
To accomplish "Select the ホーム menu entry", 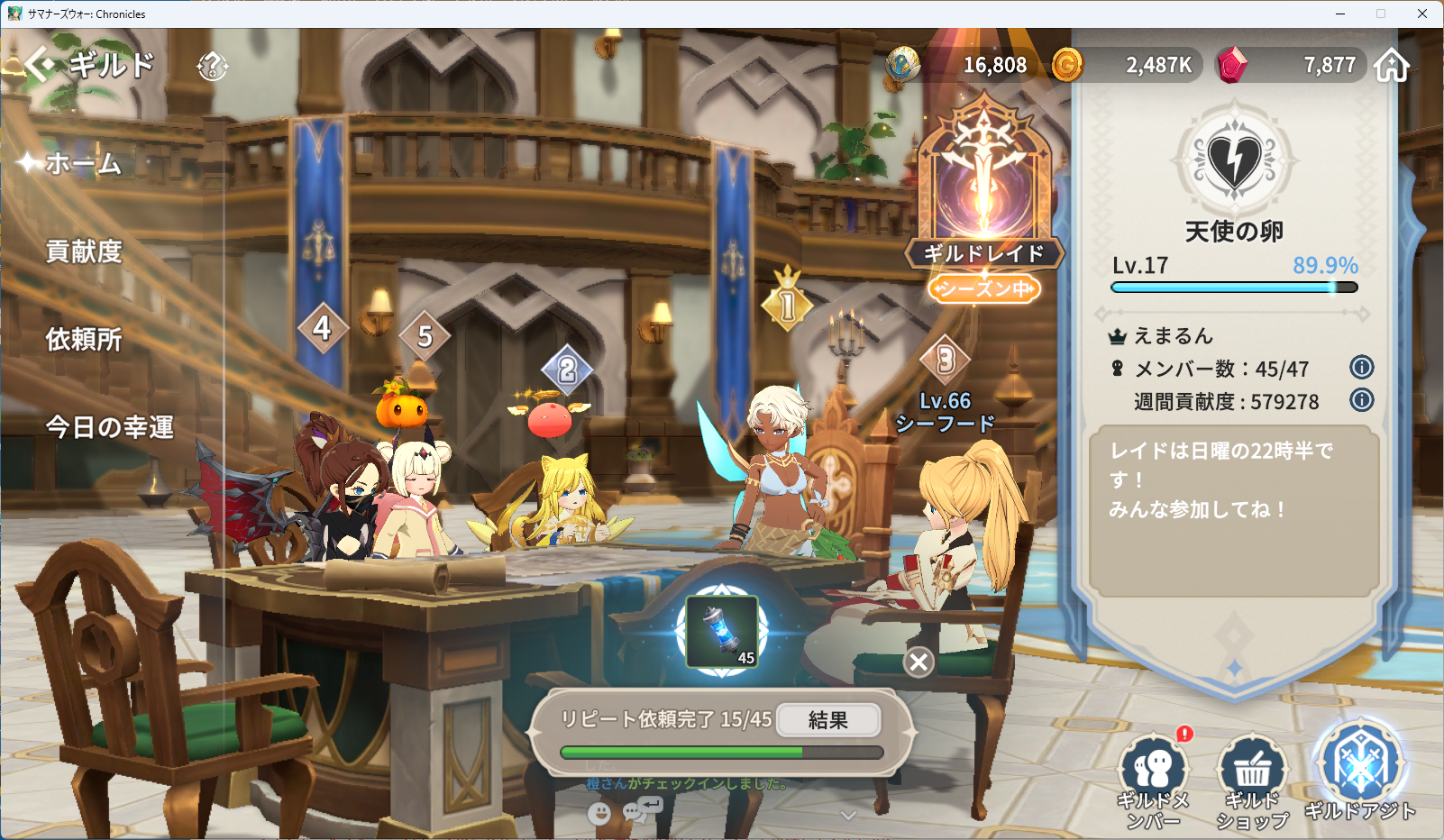I will pos(83,163).
